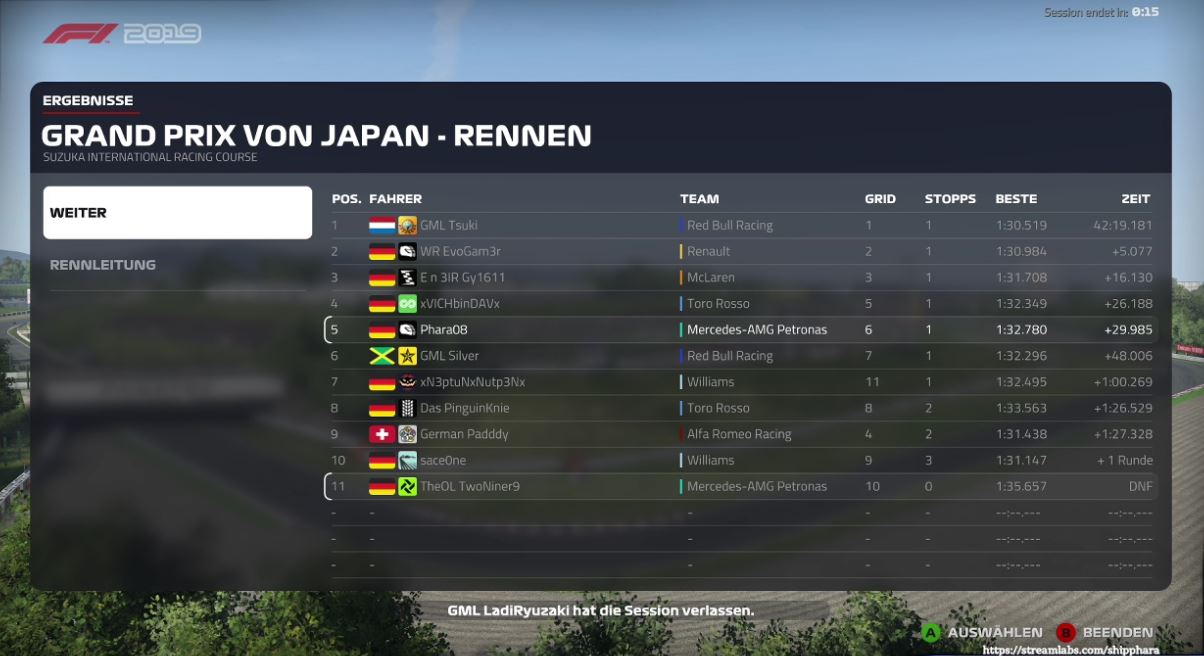
Task: Select the sace0ne driver row
Action: tap(741, 461)
